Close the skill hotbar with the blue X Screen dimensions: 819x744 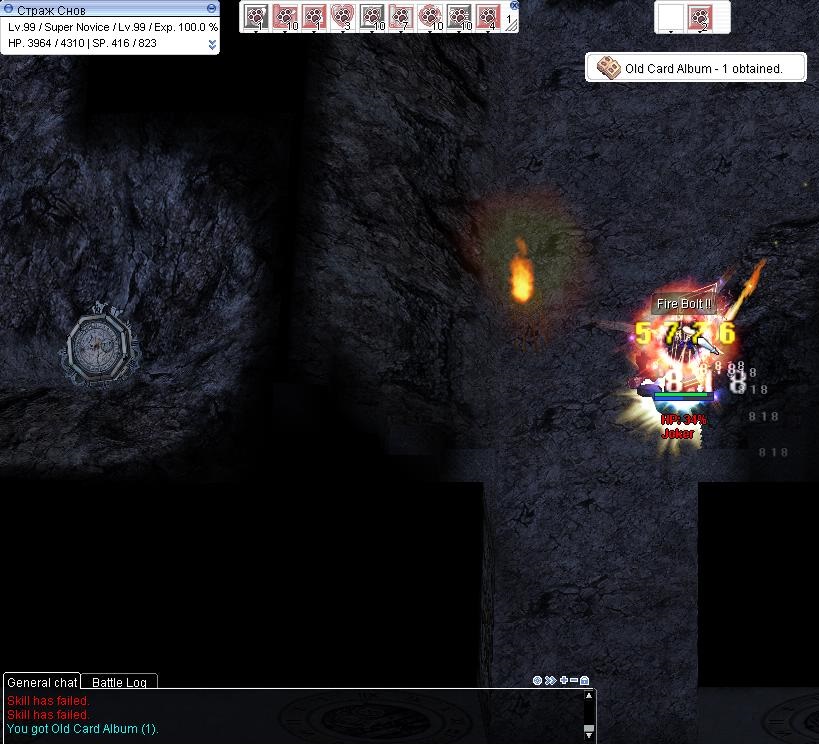pyautogui.click(x=514, y=5)
